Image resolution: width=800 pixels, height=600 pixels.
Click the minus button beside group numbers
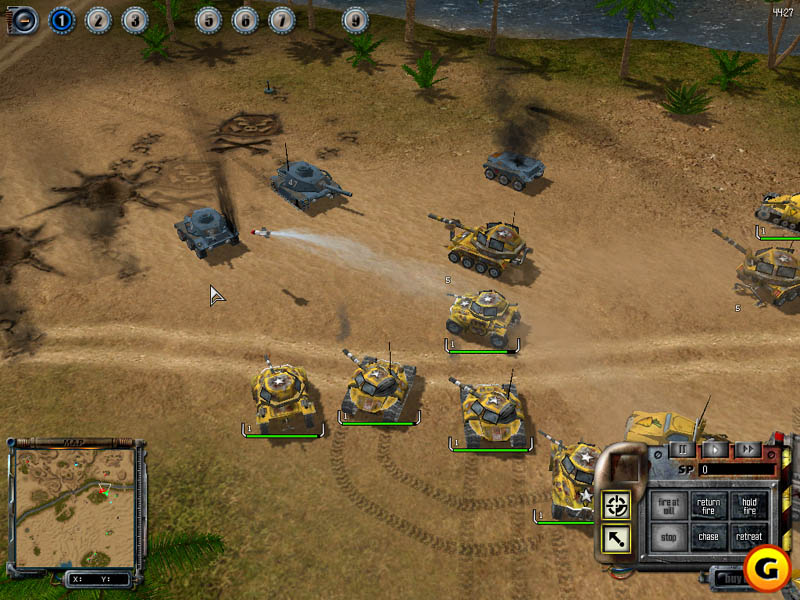click(24, 18)
